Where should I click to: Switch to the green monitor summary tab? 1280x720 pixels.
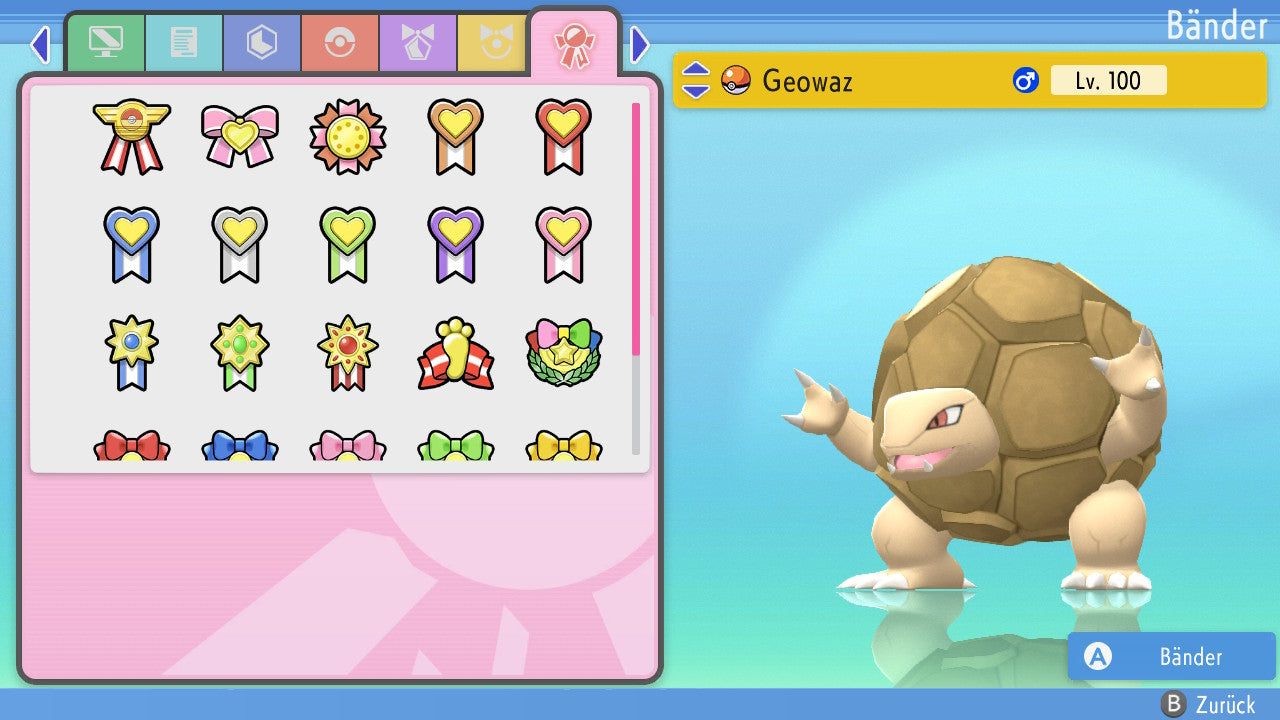(105, 42)
